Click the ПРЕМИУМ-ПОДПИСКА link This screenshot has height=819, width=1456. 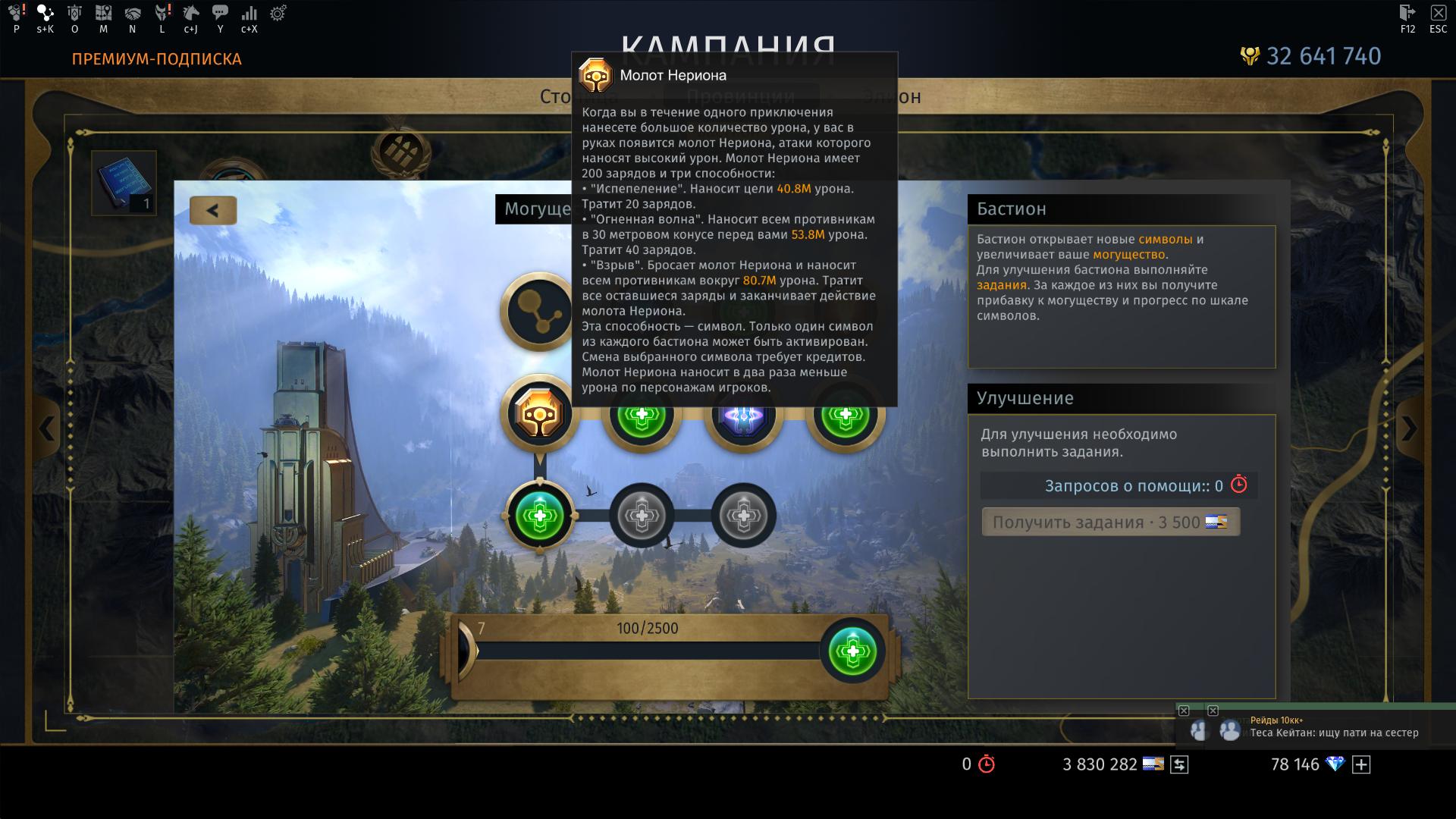(155, 59)
